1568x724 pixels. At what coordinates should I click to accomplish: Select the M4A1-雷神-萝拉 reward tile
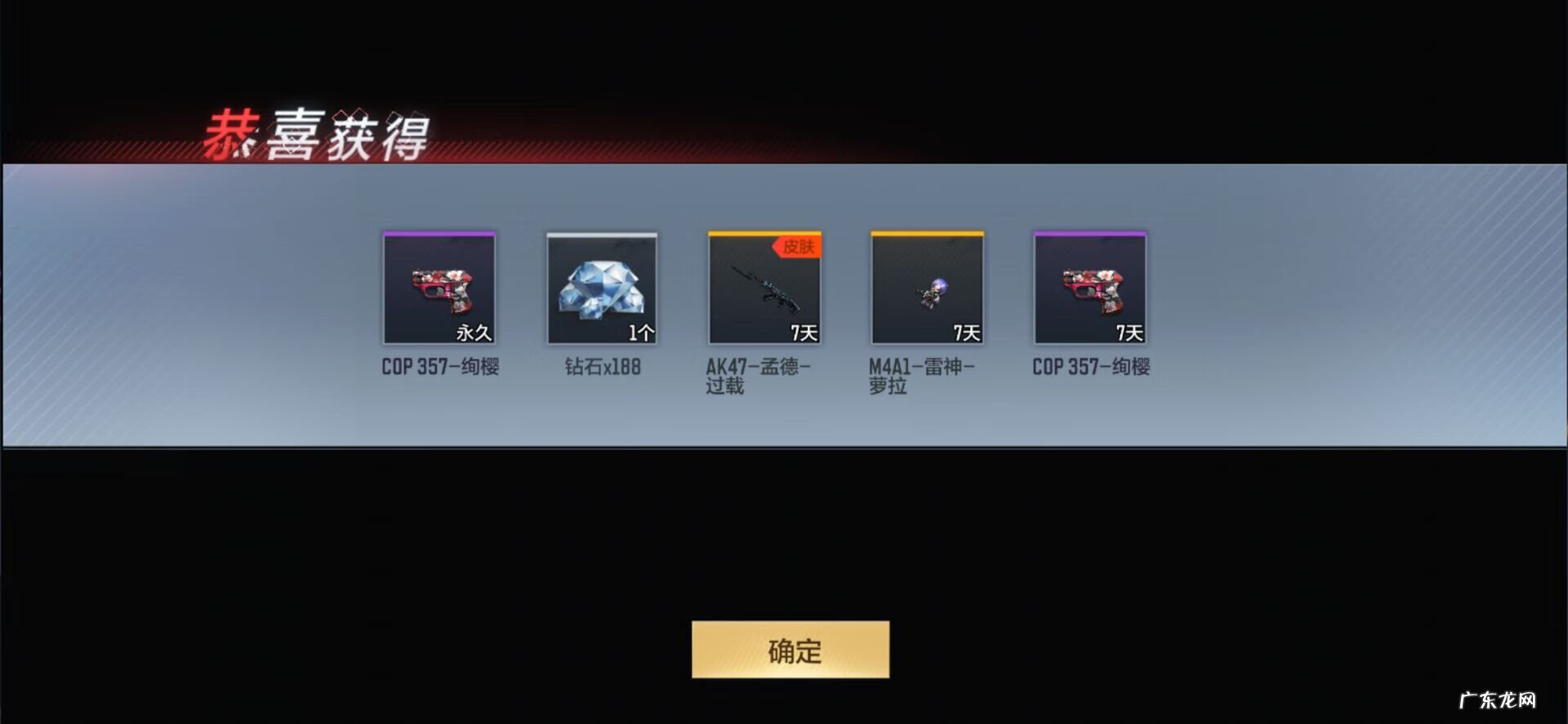click(927, 289)
